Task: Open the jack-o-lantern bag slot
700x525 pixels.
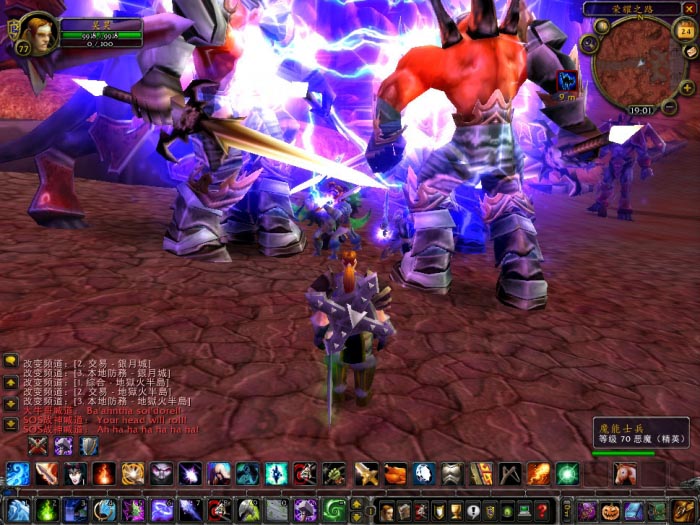Action: pyautogui.click(x=610, y=510)
